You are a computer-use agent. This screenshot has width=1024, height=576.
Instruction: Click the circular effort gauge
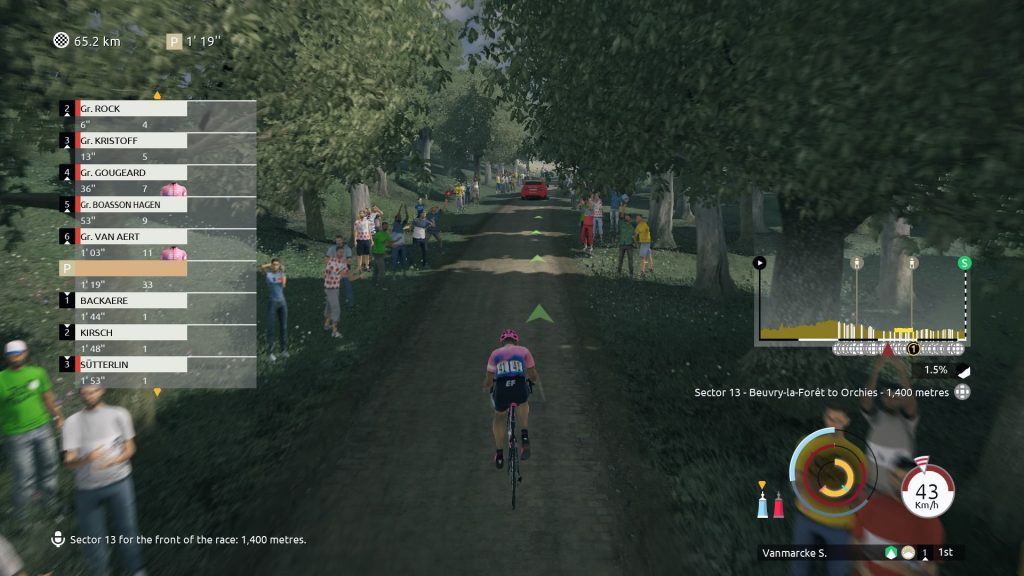[x=833, y=476]
